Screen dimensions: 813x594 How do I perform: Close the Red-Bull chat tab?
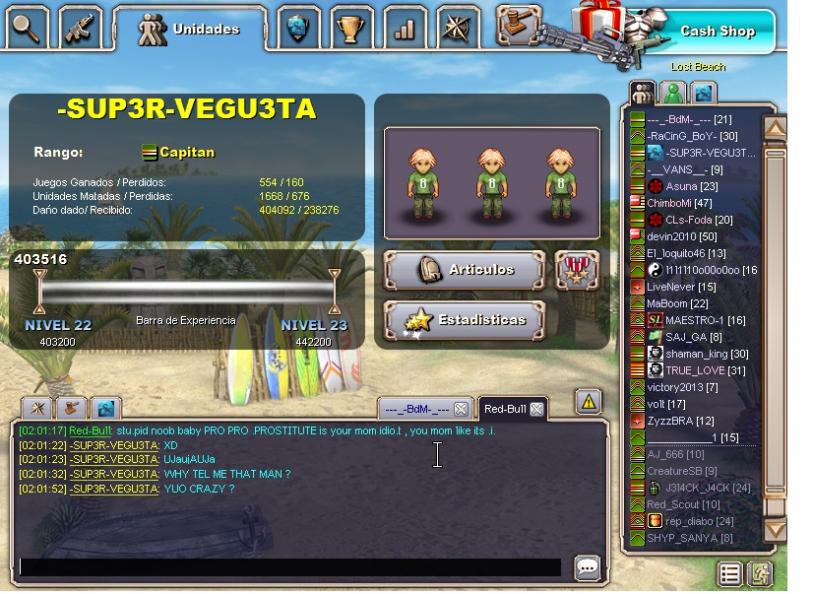[537, 409]
